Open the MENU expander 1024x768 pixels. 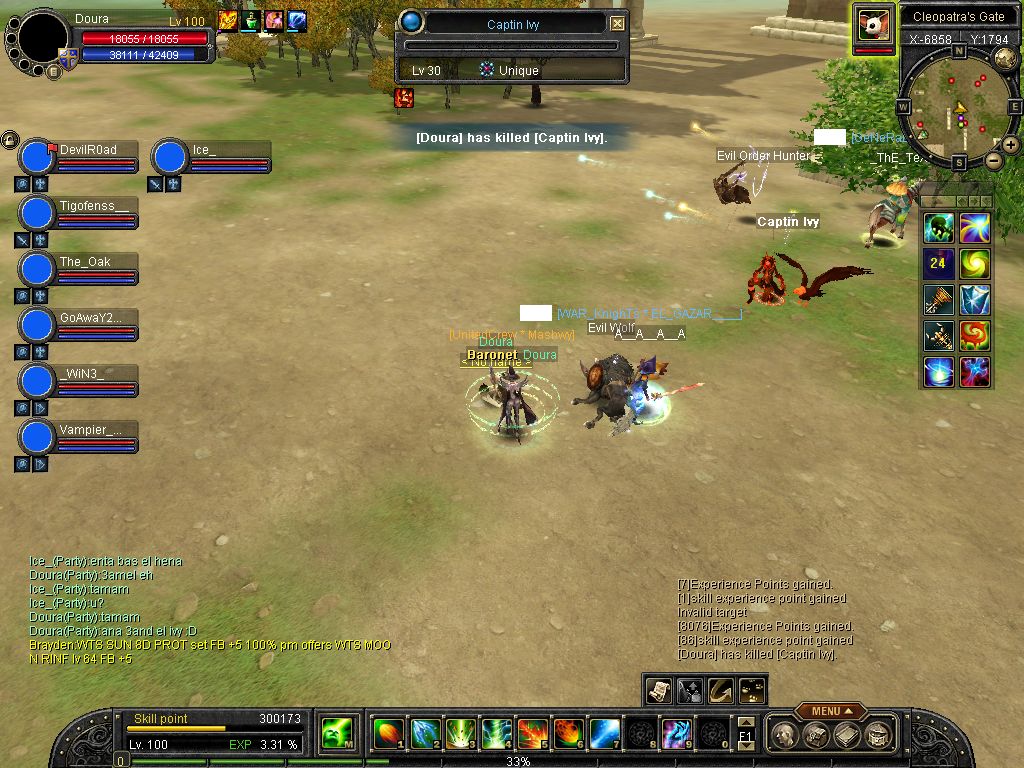coord(830,711)
